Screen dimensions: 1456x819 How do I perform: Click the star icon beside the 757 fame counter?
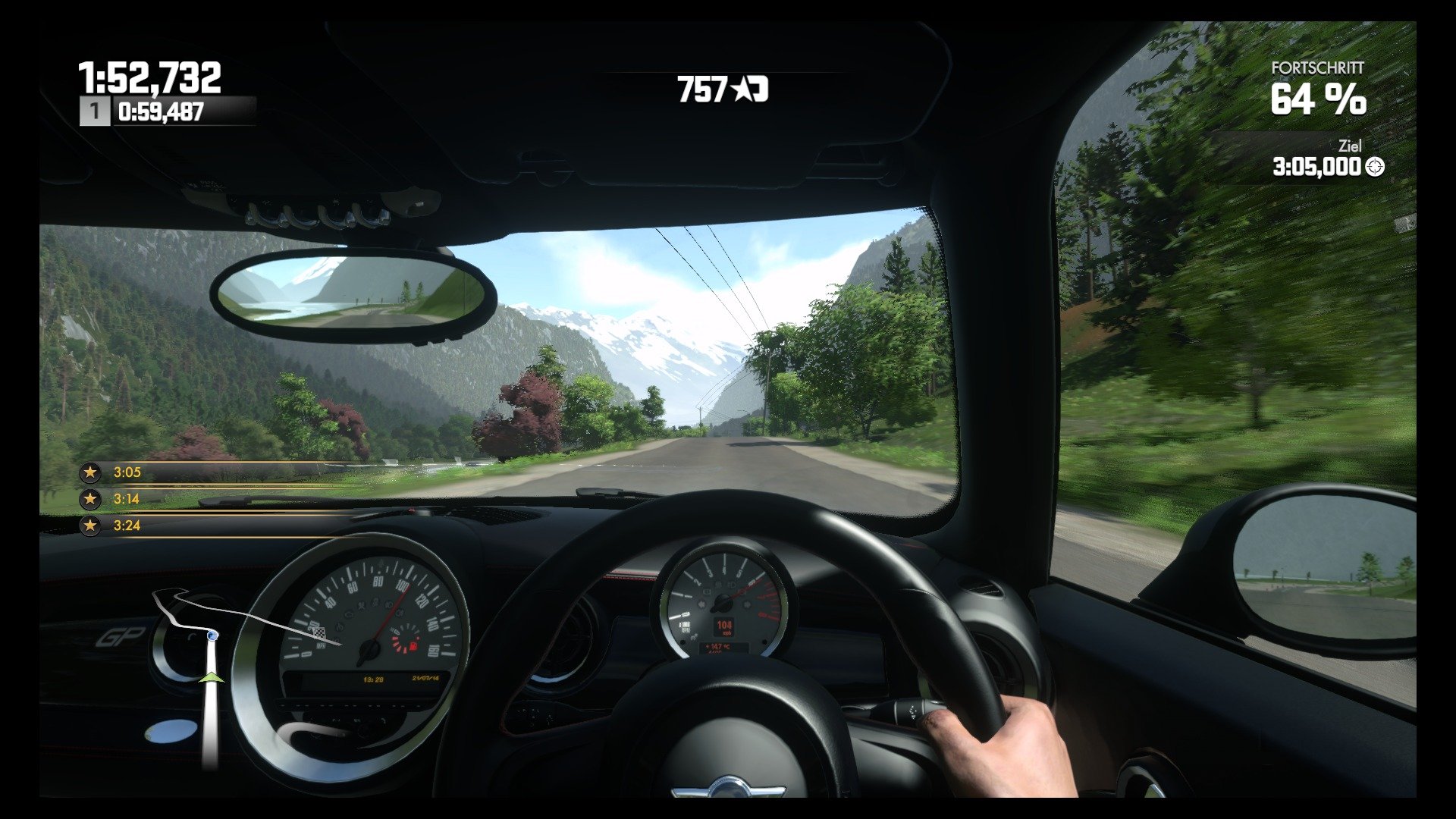739,90
